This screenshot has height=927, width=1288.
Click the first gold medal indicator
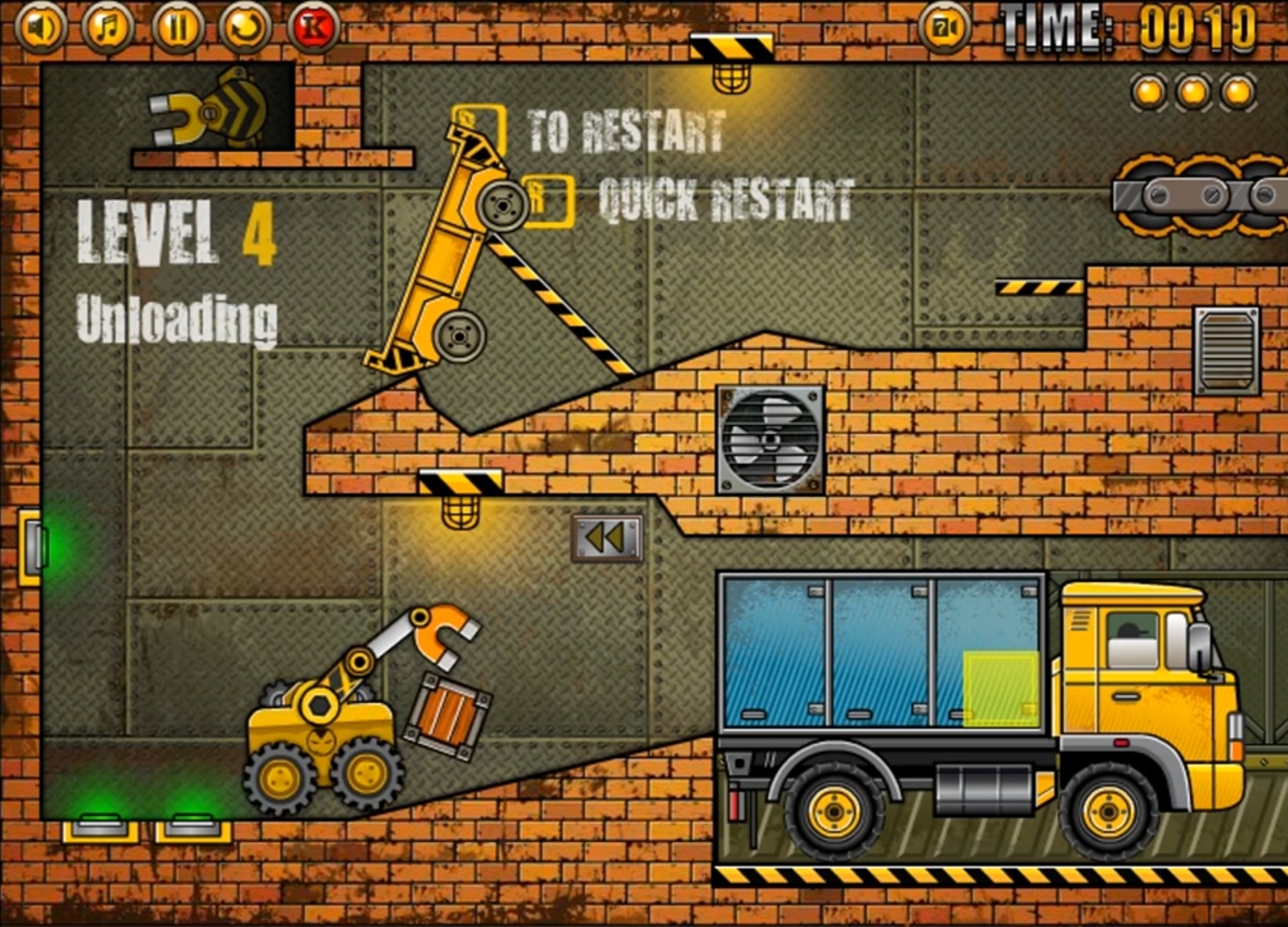1146,88
